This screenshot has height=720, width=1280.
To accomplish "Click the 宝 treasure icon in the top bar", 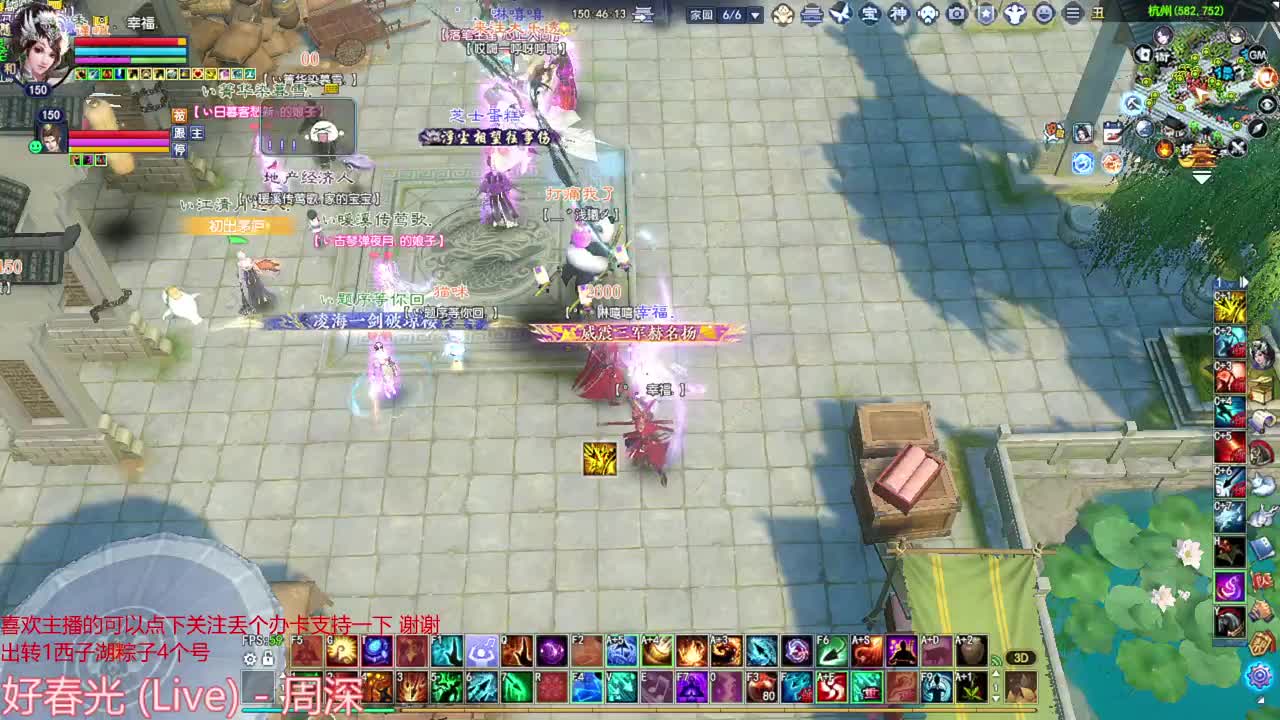I will click(869, 13).
